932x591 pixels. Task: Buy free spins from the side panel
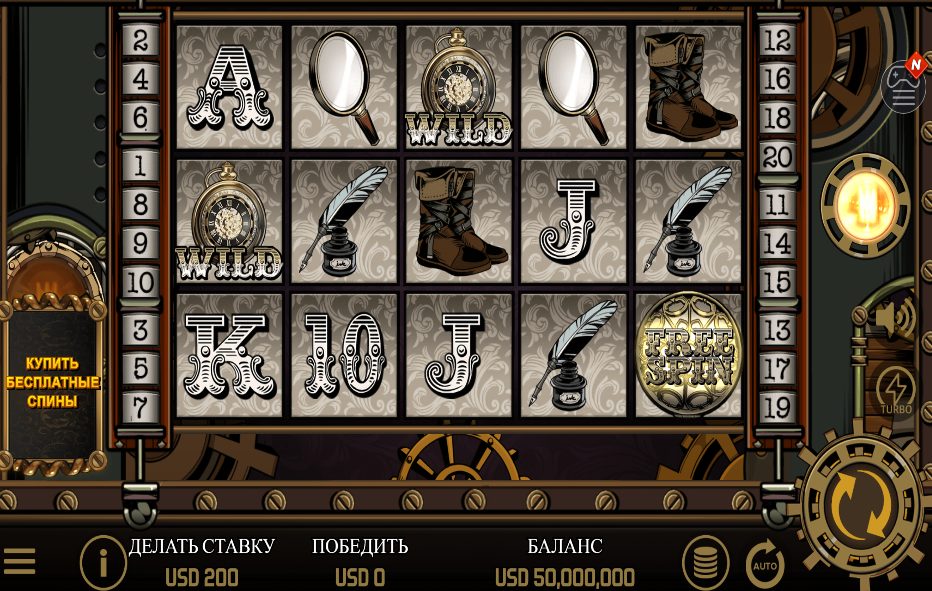click(x=53, y=382)
